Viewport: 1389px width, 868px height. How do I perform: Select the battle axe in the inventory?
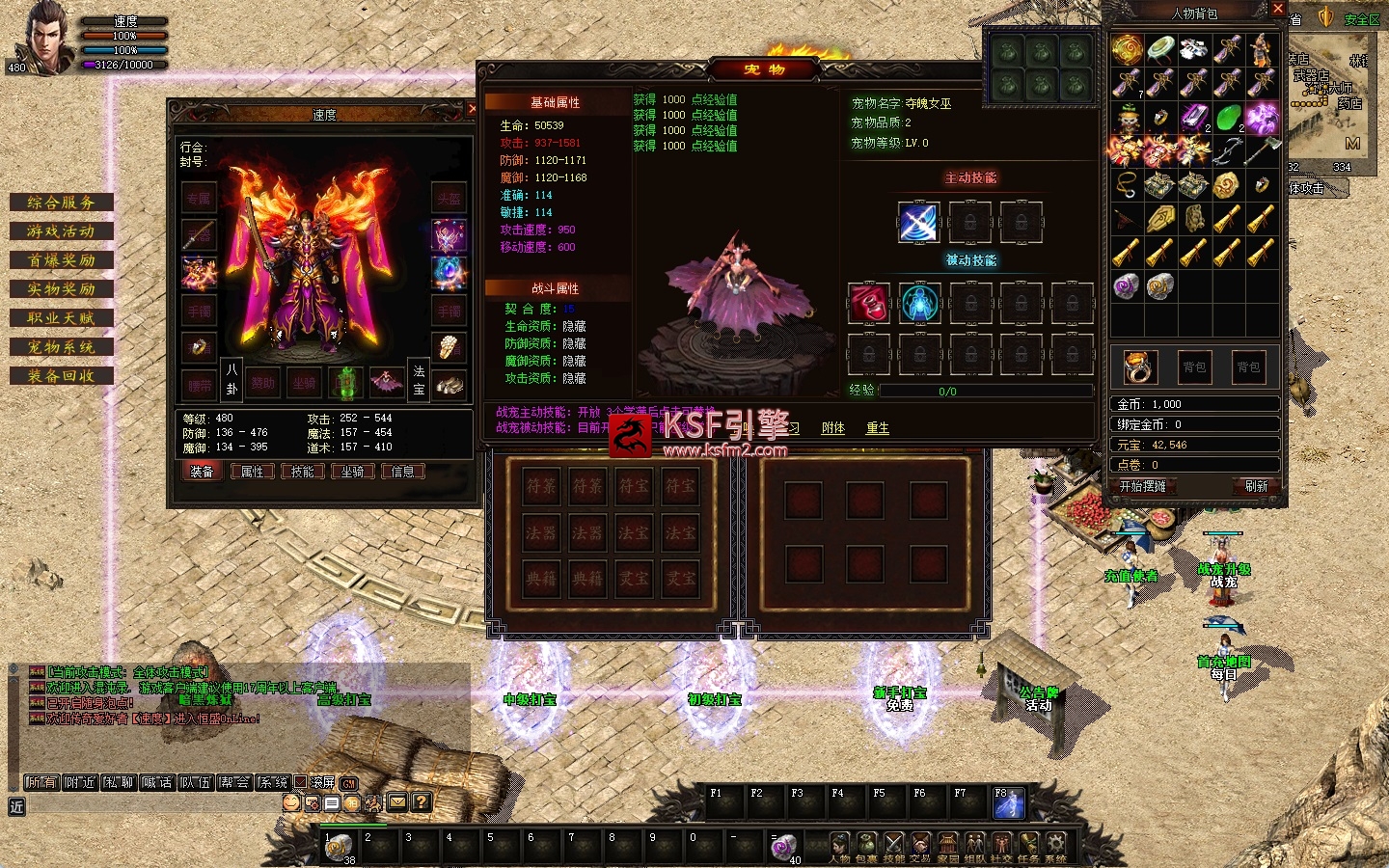(x=1261, y=150)
